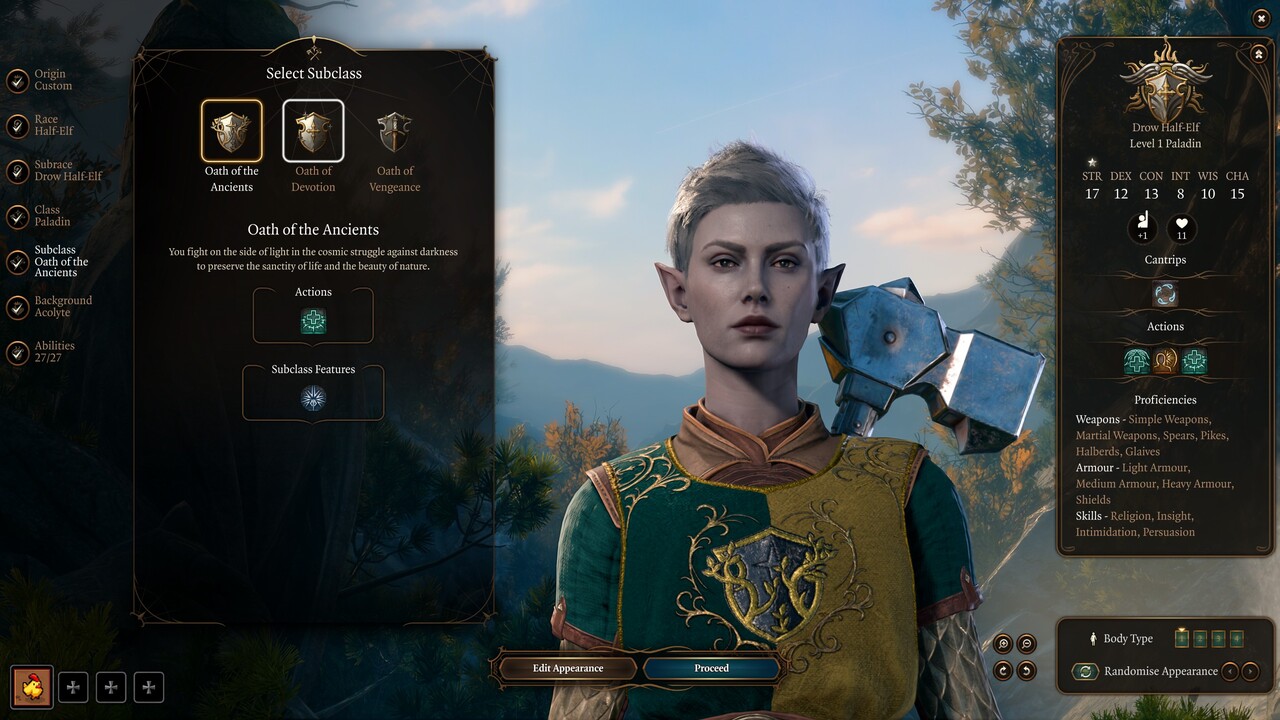Viewport: 1280px width, 720px height.
Task: Activate the Randomise Appearance toggle button
Action: point(1085,671)
